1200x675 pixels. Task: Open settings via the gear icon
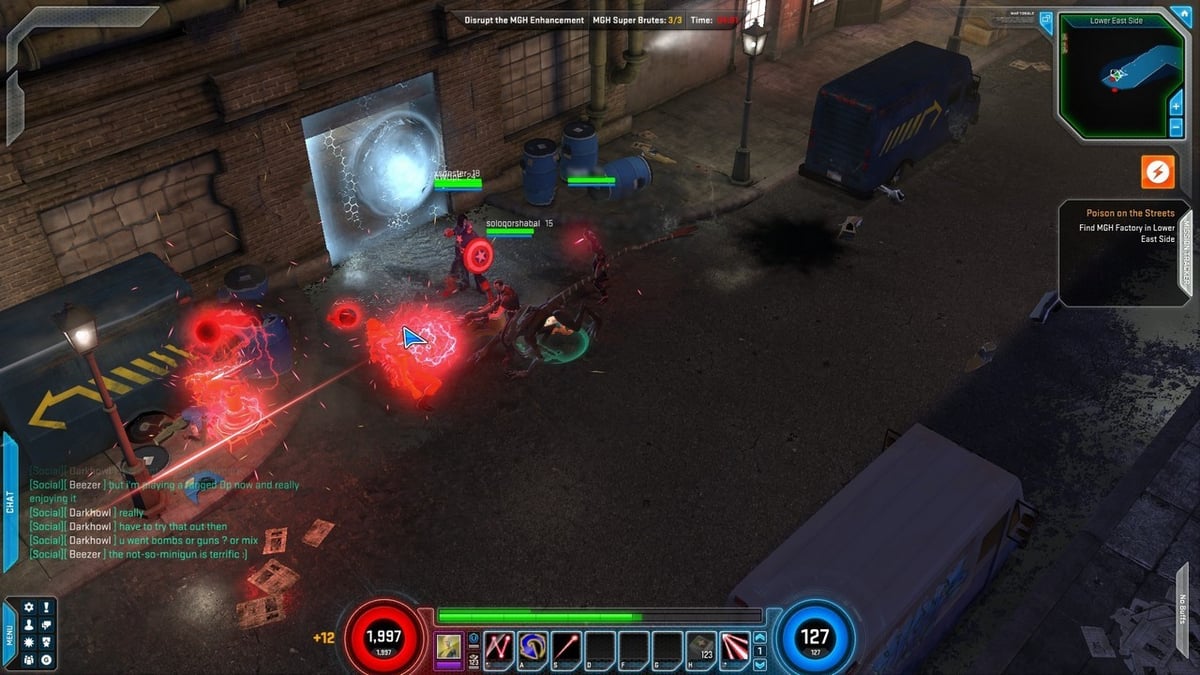pyautogui.click(x=28, y=607)
